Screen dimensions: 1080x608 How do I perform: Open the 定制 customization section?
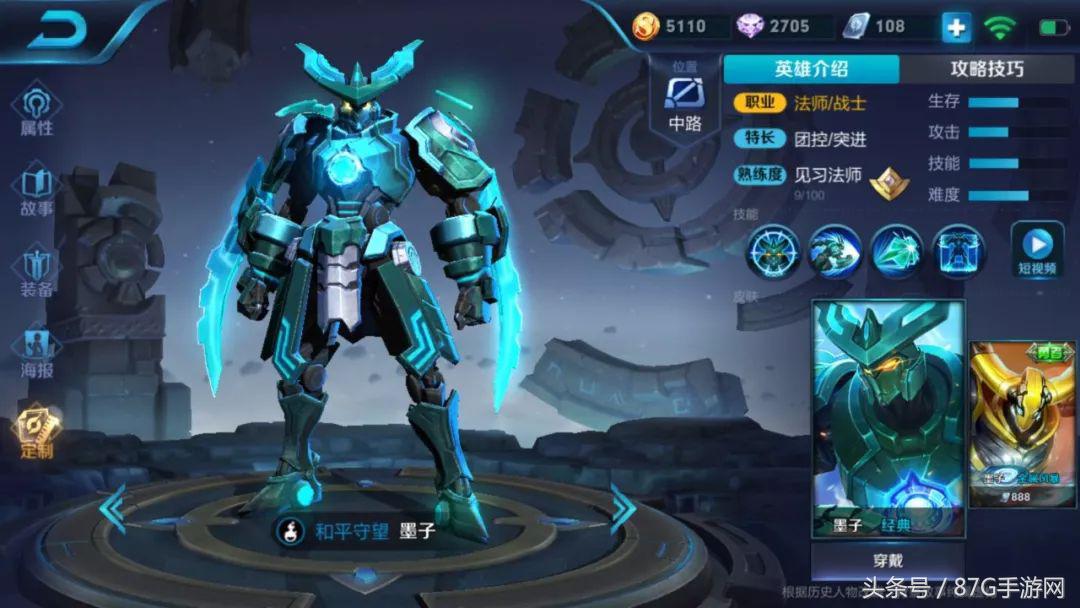click(37, 433)
